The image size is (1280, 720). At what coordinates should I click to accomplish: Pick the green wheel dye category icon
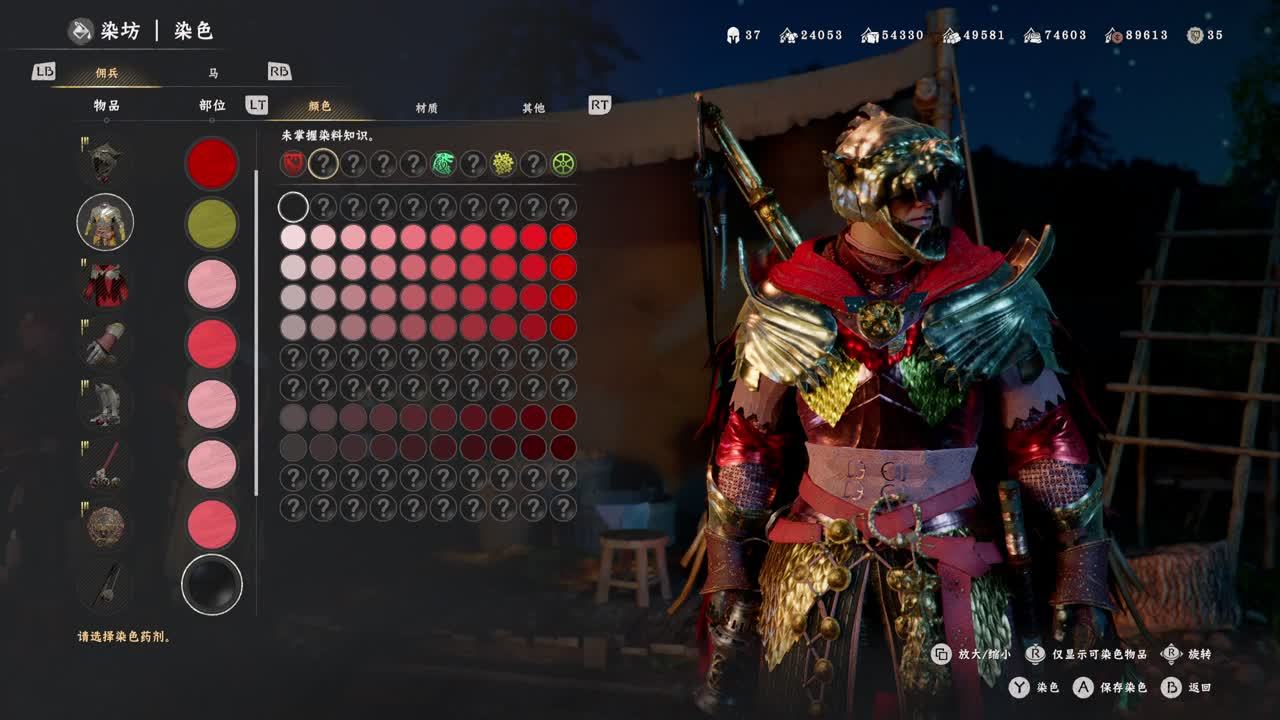(x=563, y=163)
